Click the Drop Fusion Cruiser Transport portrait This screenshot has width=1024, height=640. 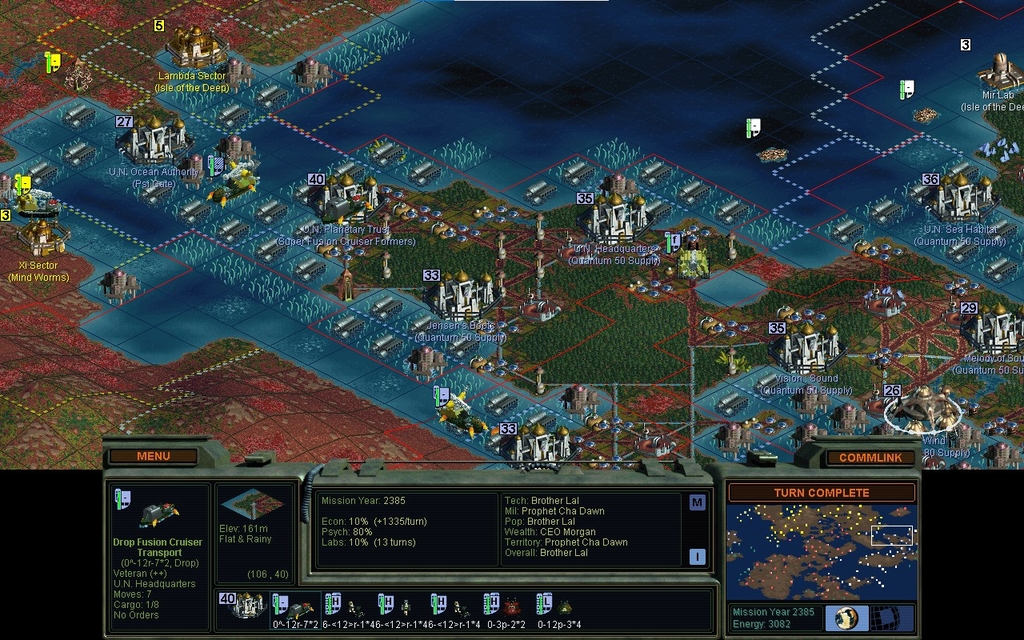(x=157, y=514)
